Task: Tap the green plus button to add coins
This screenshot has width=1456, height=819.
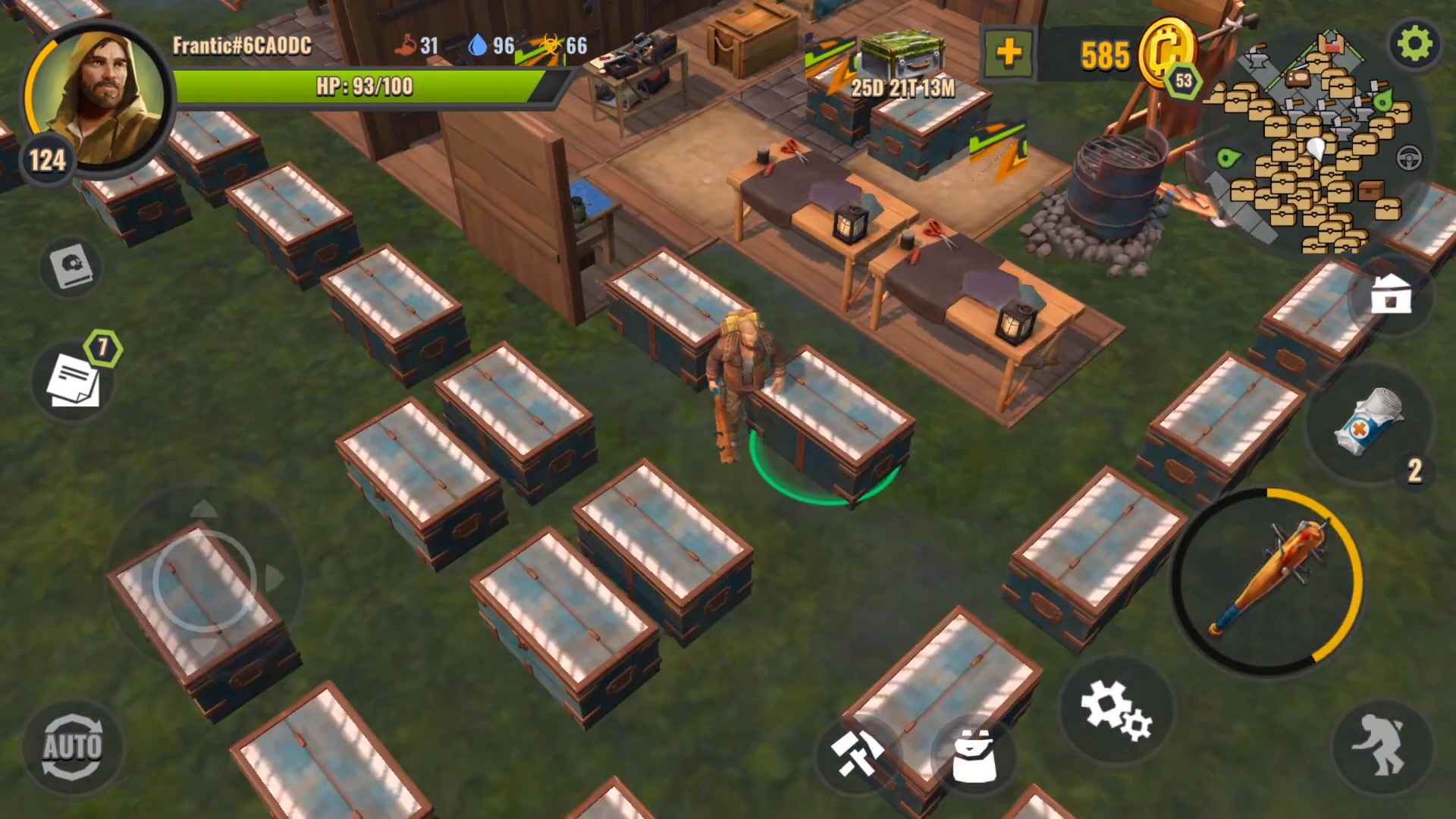Action: pos(1008,54)
